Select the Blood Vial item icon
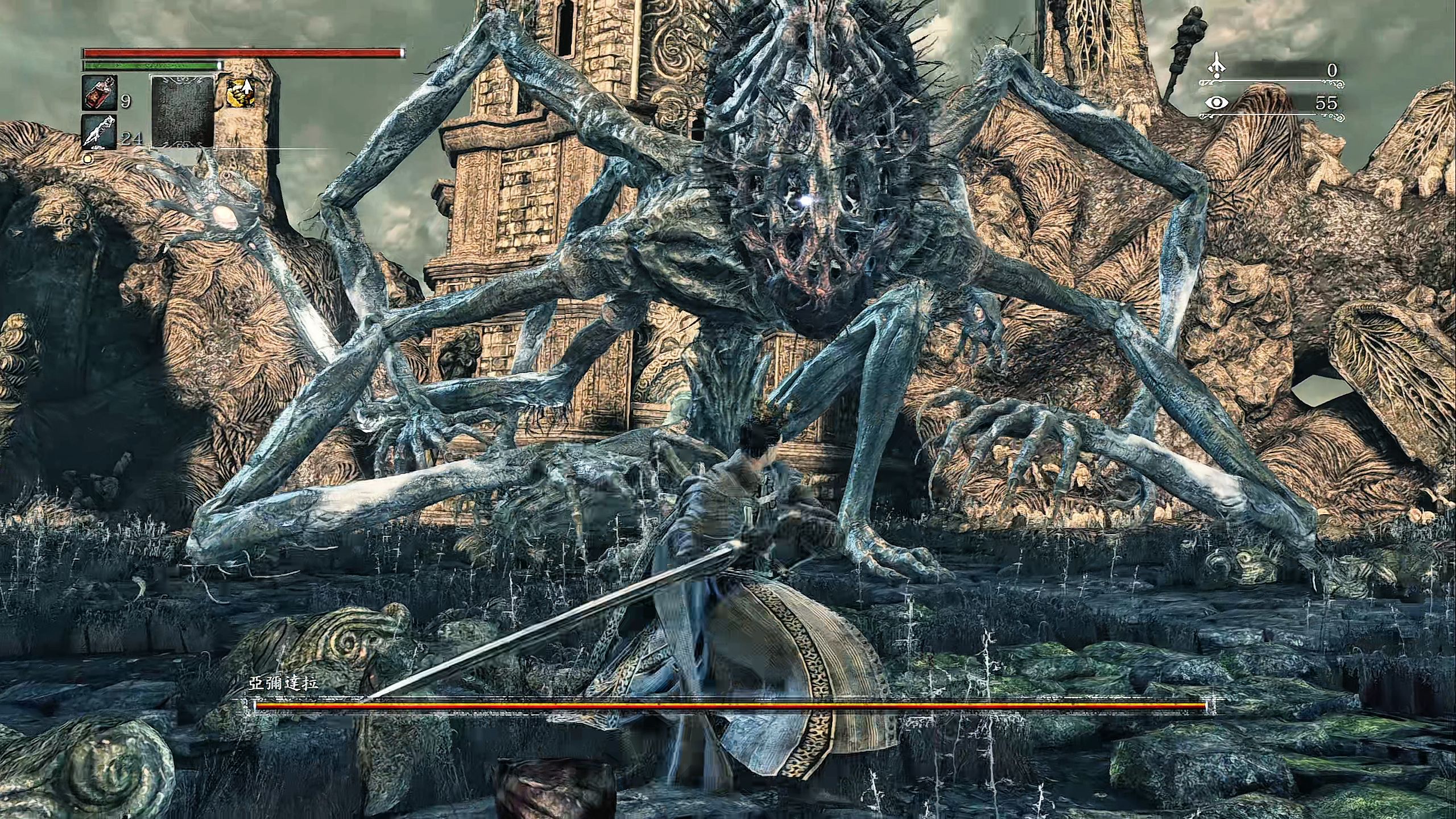The image size is (1456, 819). coord(100,93)
